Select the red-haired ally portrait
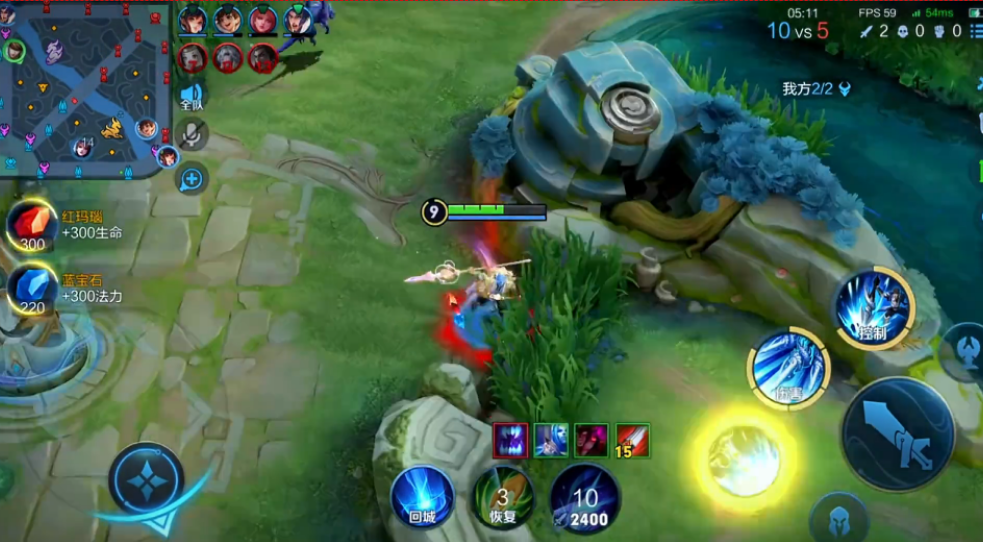This screenshot has width=983, height=542. (x=263, y=19)
